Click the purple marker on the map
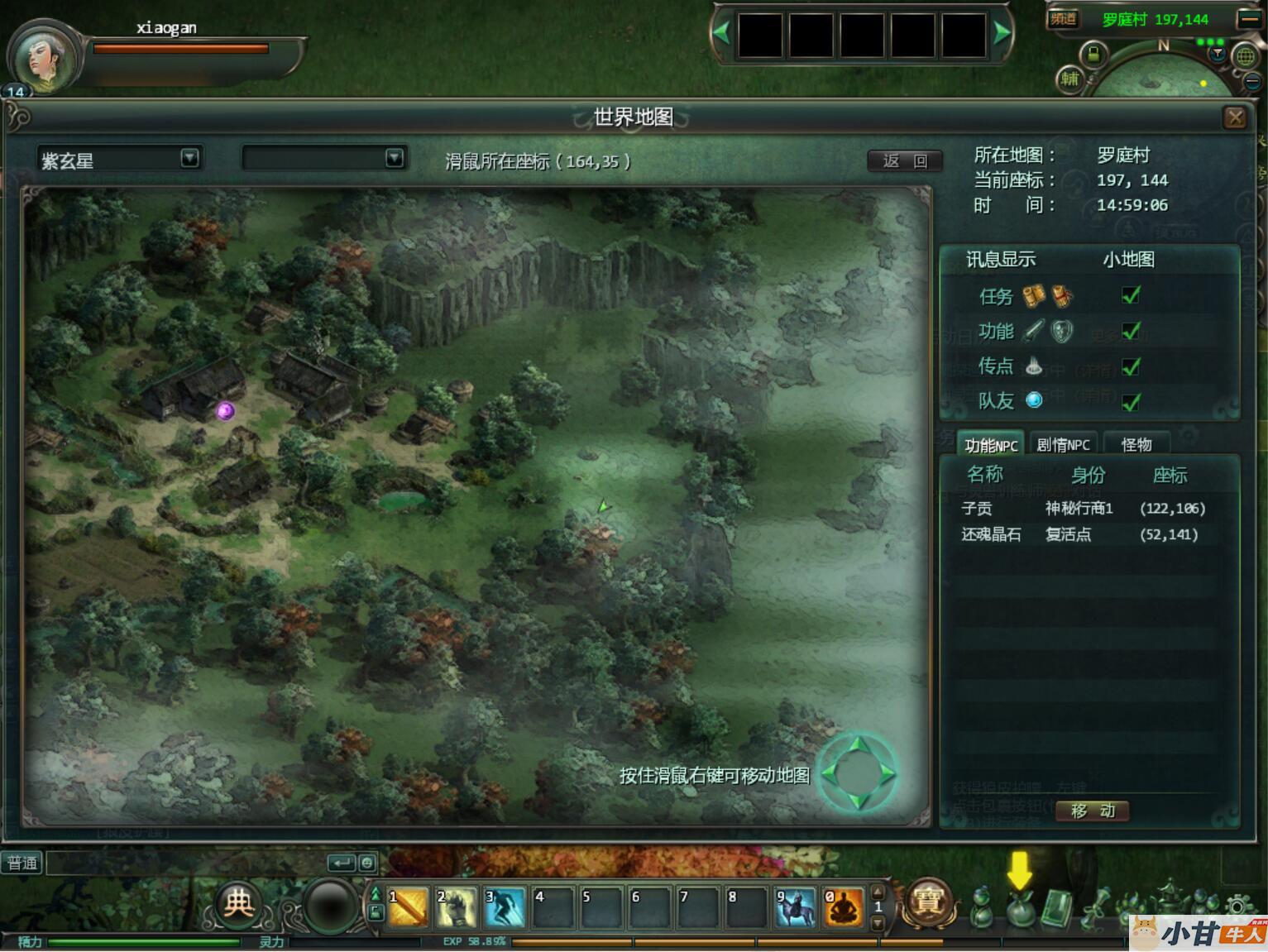The width and height of the screenshot is (1268, 952). point(225,410)
